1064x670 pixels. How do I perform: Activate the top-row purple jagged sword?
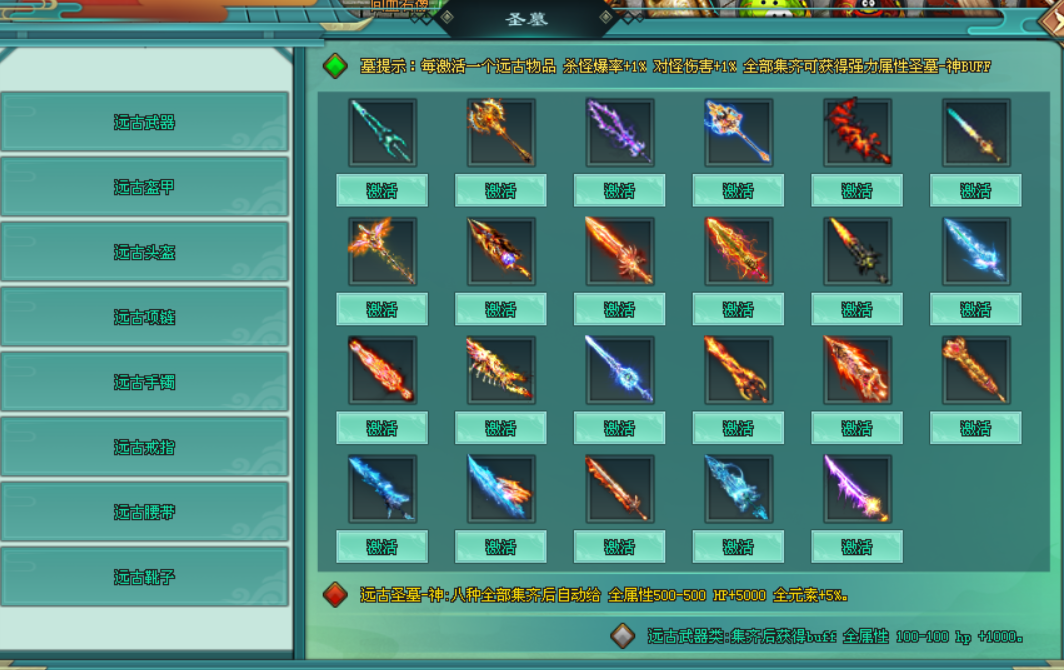coord(619,190)
